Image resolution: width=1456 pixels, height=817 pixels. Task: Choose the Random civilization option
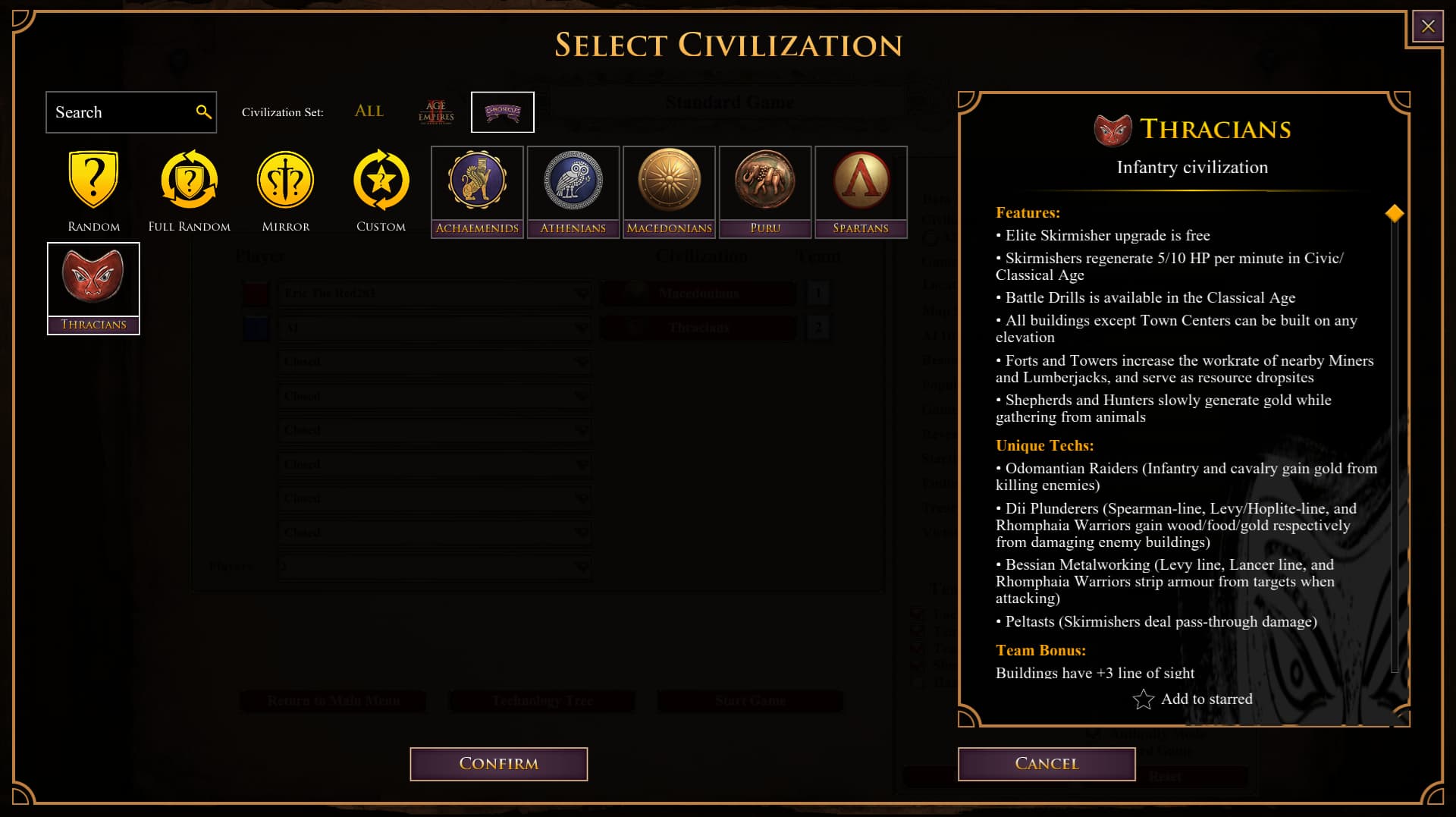[93, 190]
